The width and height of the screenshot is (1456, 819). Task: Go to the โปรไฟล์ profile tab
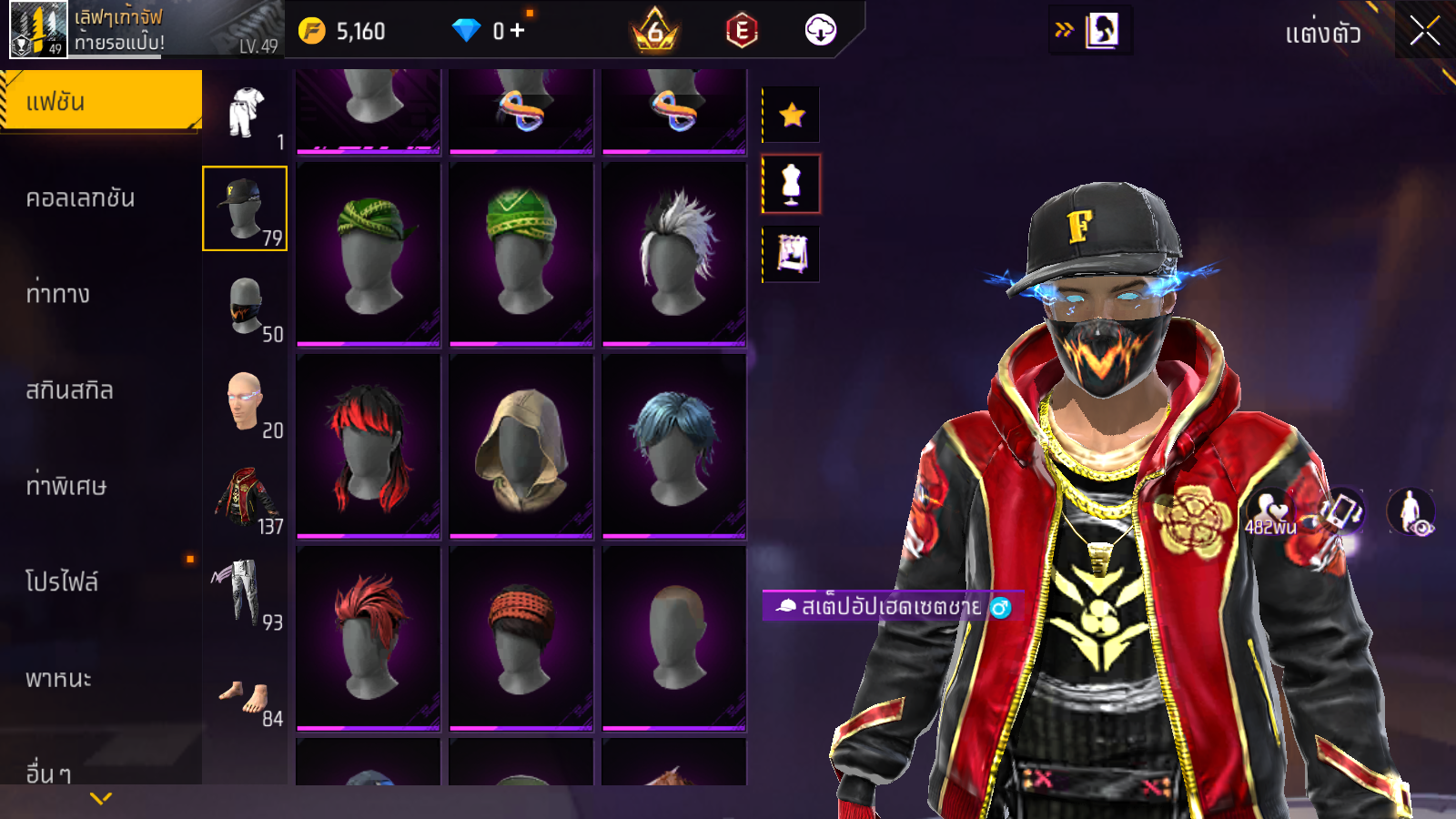click(62, 582)
